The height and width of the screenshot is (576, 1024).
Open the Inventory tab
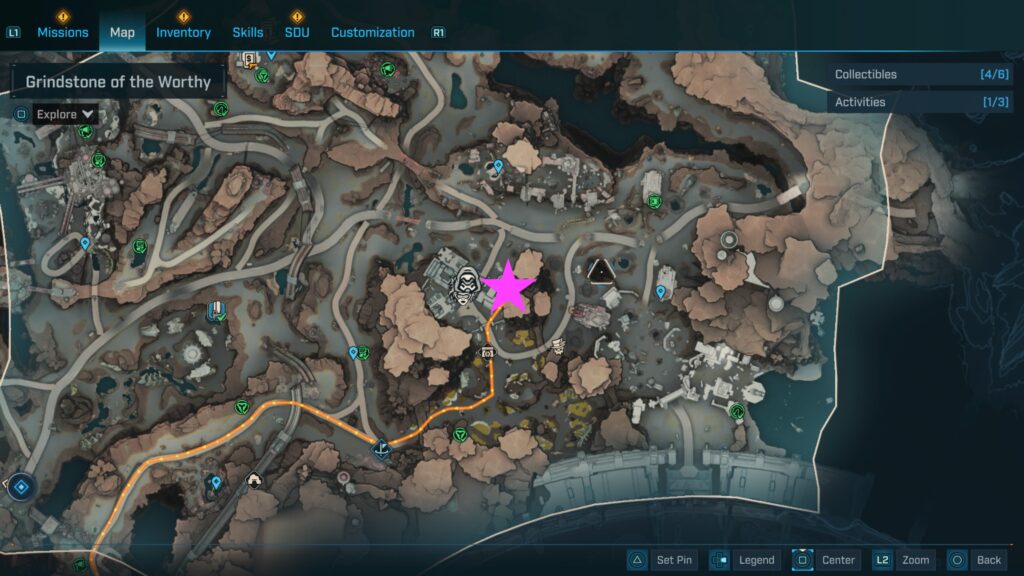click(183, 32)
